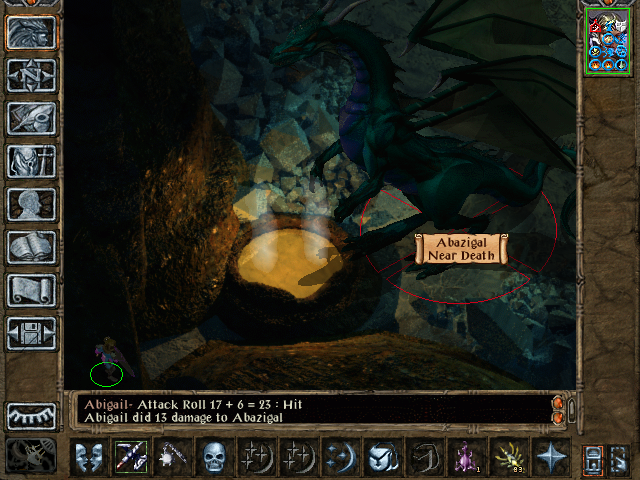Click the closed-eye rest button

pyautogui.click(x=31, y=416)
